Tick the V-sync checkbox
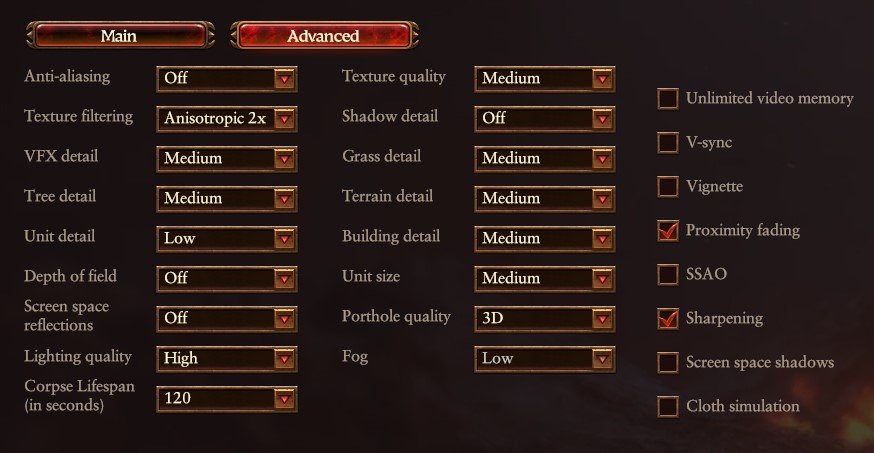Viewport: 874px width, 453px height. [x=667, y=142]
